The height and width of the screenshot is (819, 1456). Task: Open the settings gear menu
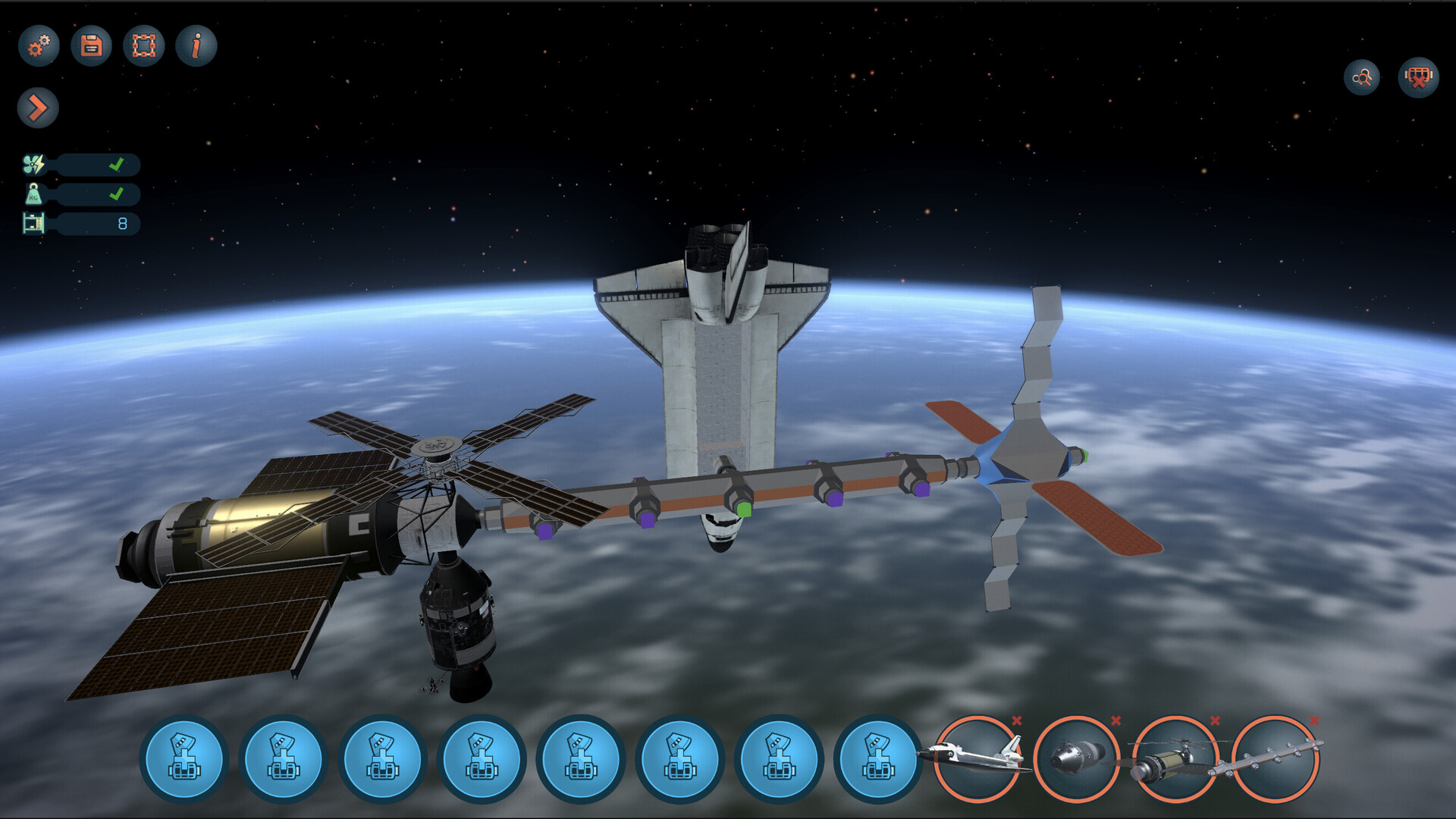(x=39, y=45)
